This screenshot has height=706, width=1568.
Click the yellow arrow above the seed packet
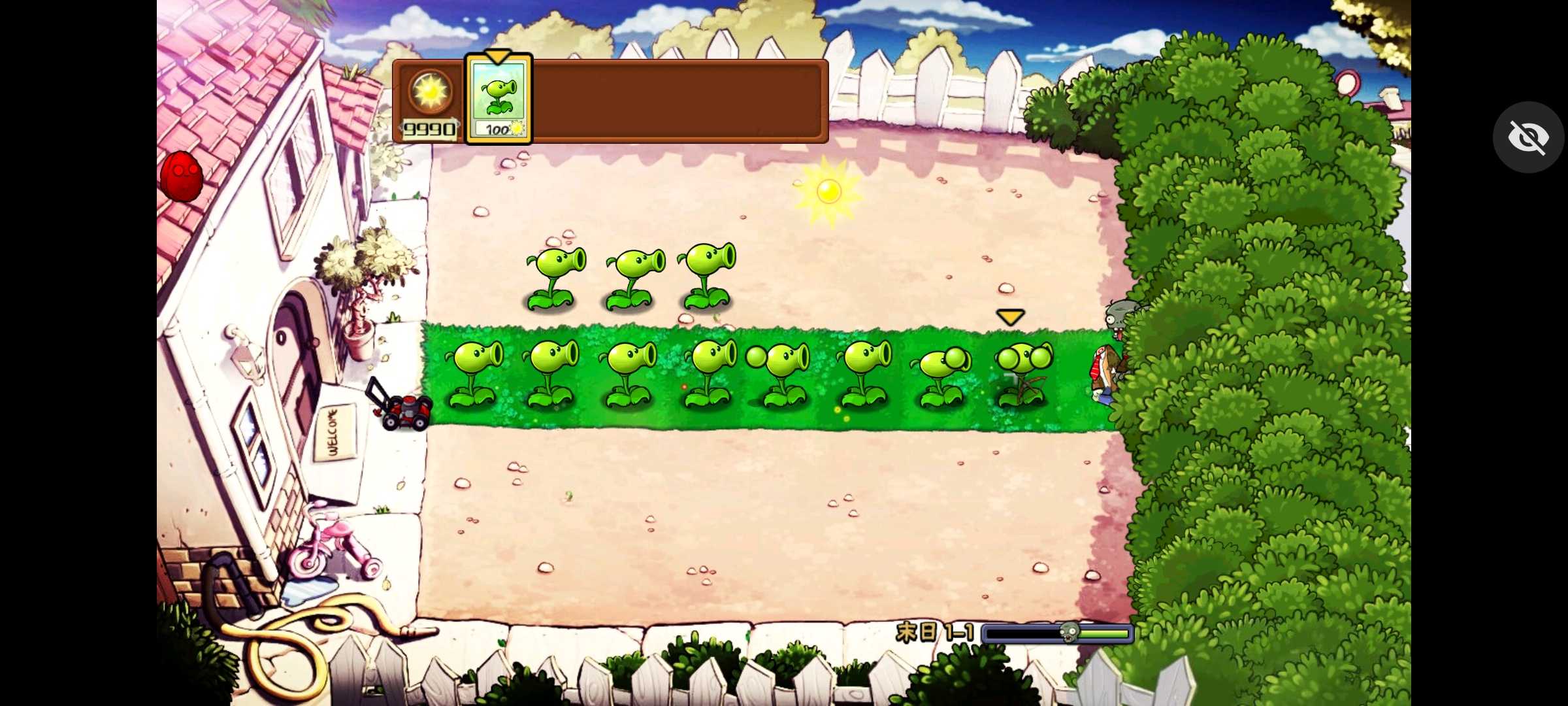498,56
